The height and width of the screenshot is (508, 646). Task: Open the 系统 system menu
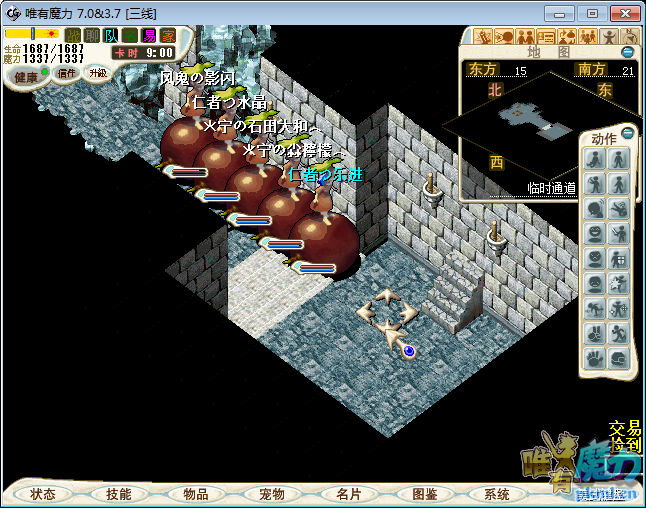pos(497,494)
